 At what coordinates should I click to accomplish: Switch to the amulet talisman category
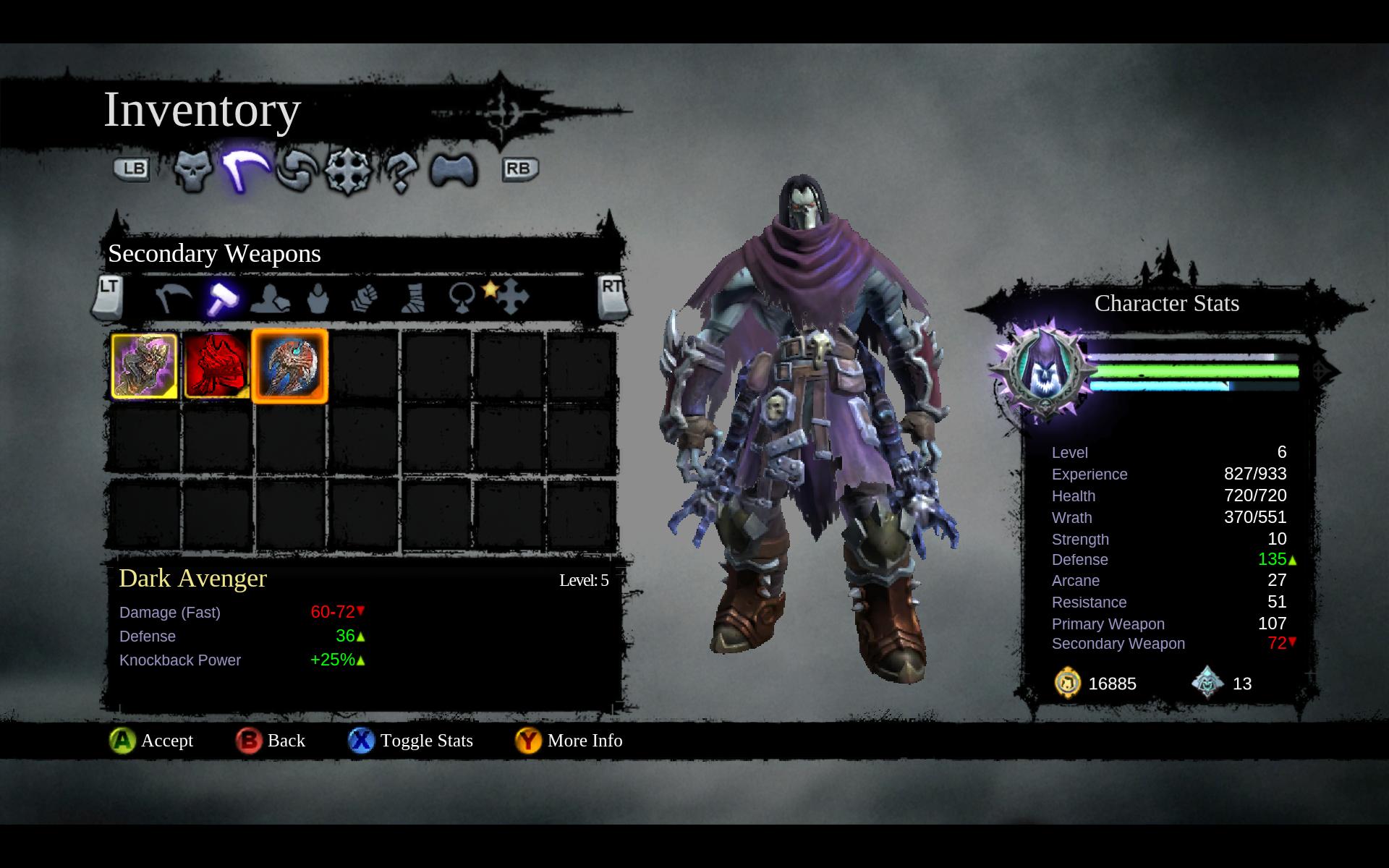(462, 297)
